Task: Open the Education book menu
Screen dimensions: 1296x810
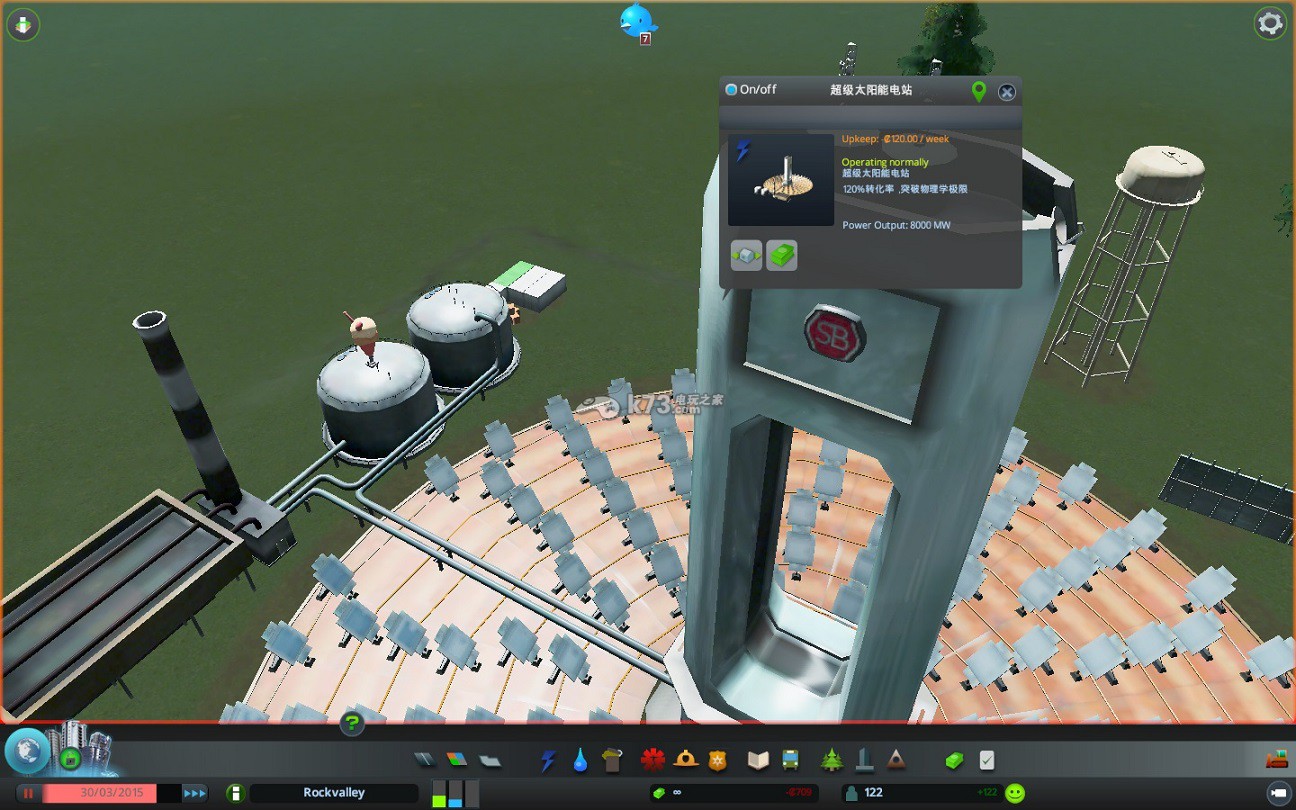Action: pyautogui.click(x=758, y=760)
